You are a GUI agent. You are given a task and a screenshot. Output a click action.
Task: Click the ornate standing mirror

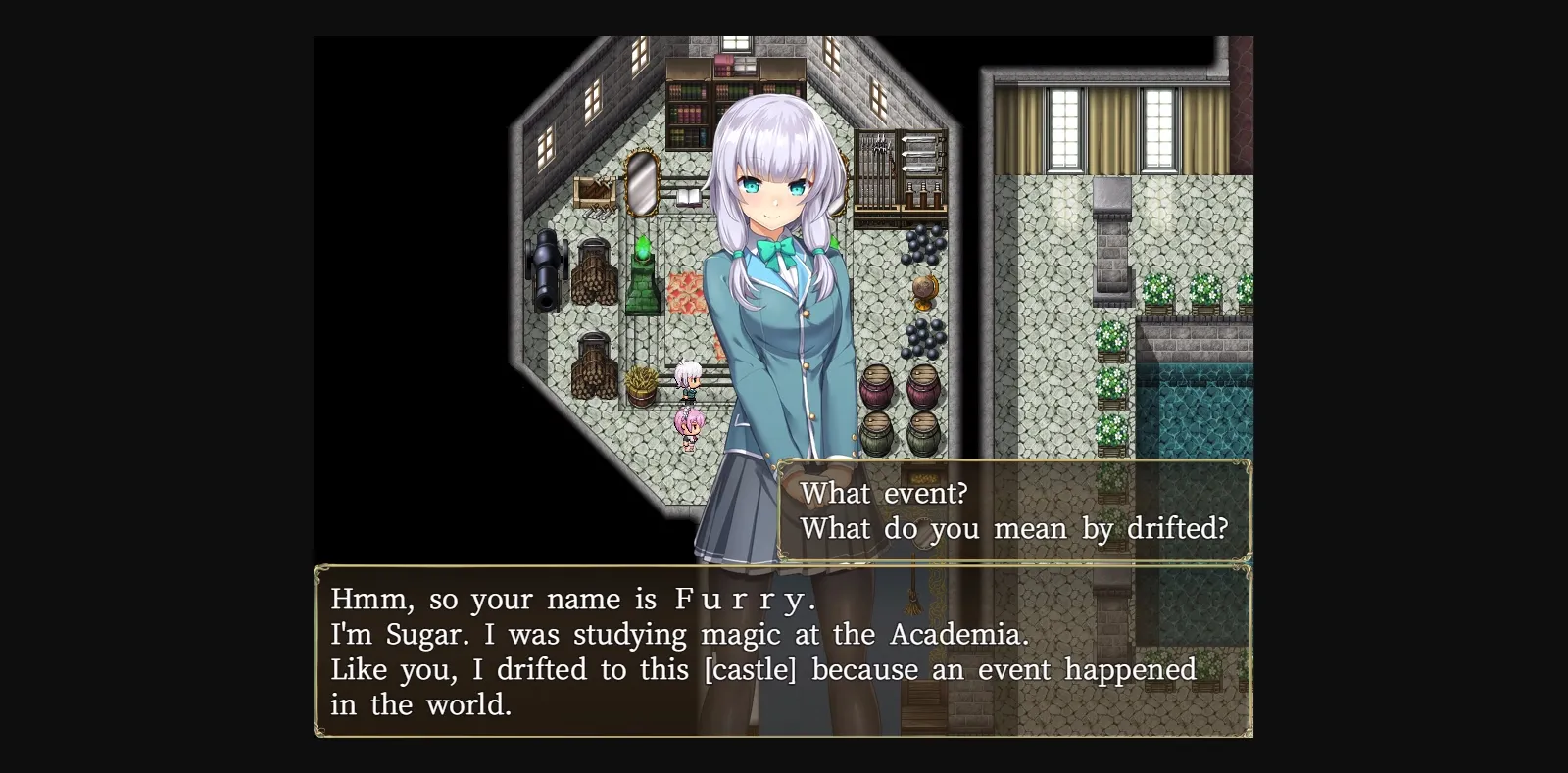pyautogui.click(x=641, y=186)
